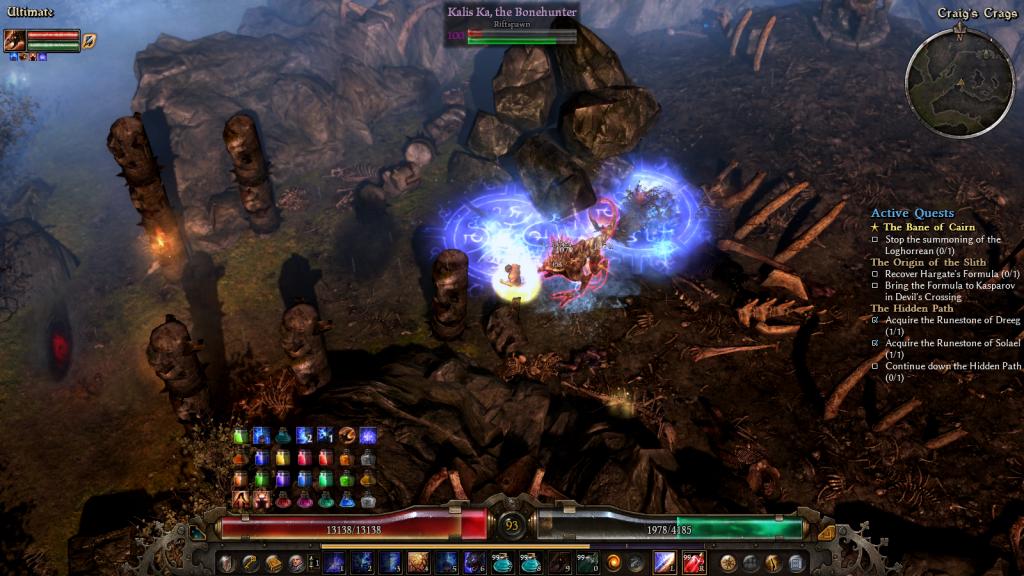Select the left mouse button skill slot
This screenshot has width=1024, height=576.
pyautogui.click(x=665, y=563)
